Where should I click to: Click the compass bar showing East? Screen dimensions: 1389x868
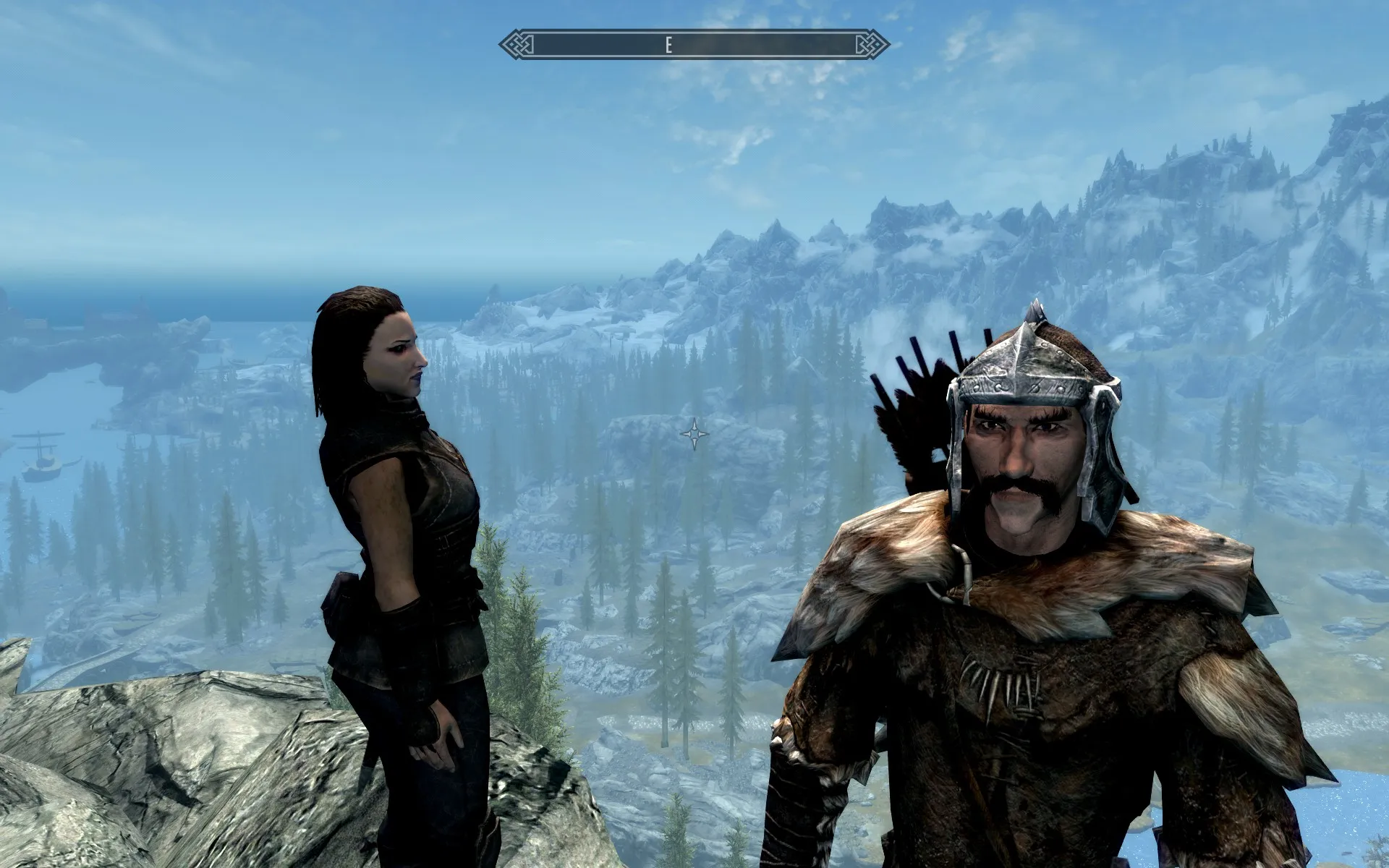coord(694,45)
